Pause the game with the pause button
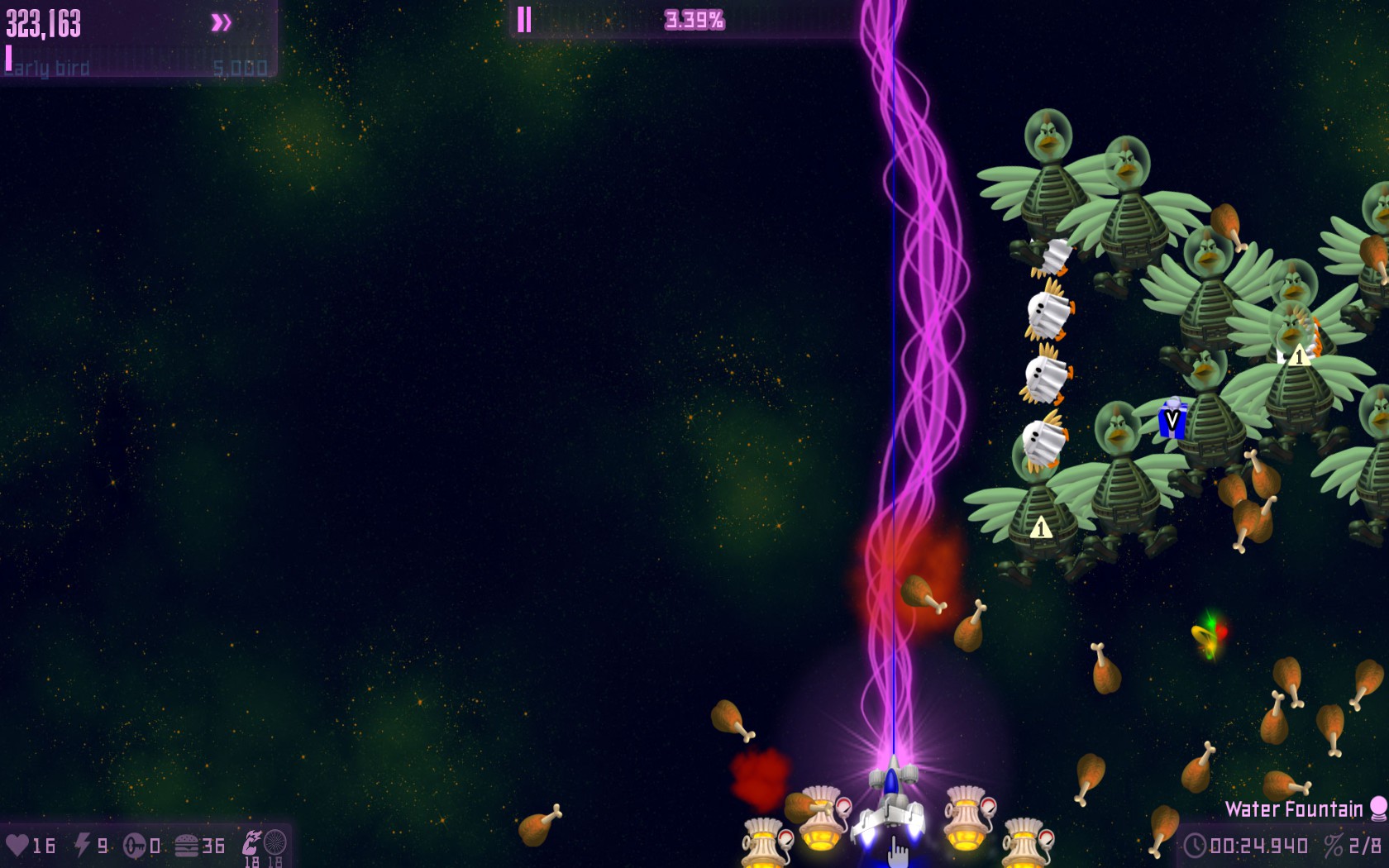The width and height of the screenshot is (1389, 868). pos(524,20)
